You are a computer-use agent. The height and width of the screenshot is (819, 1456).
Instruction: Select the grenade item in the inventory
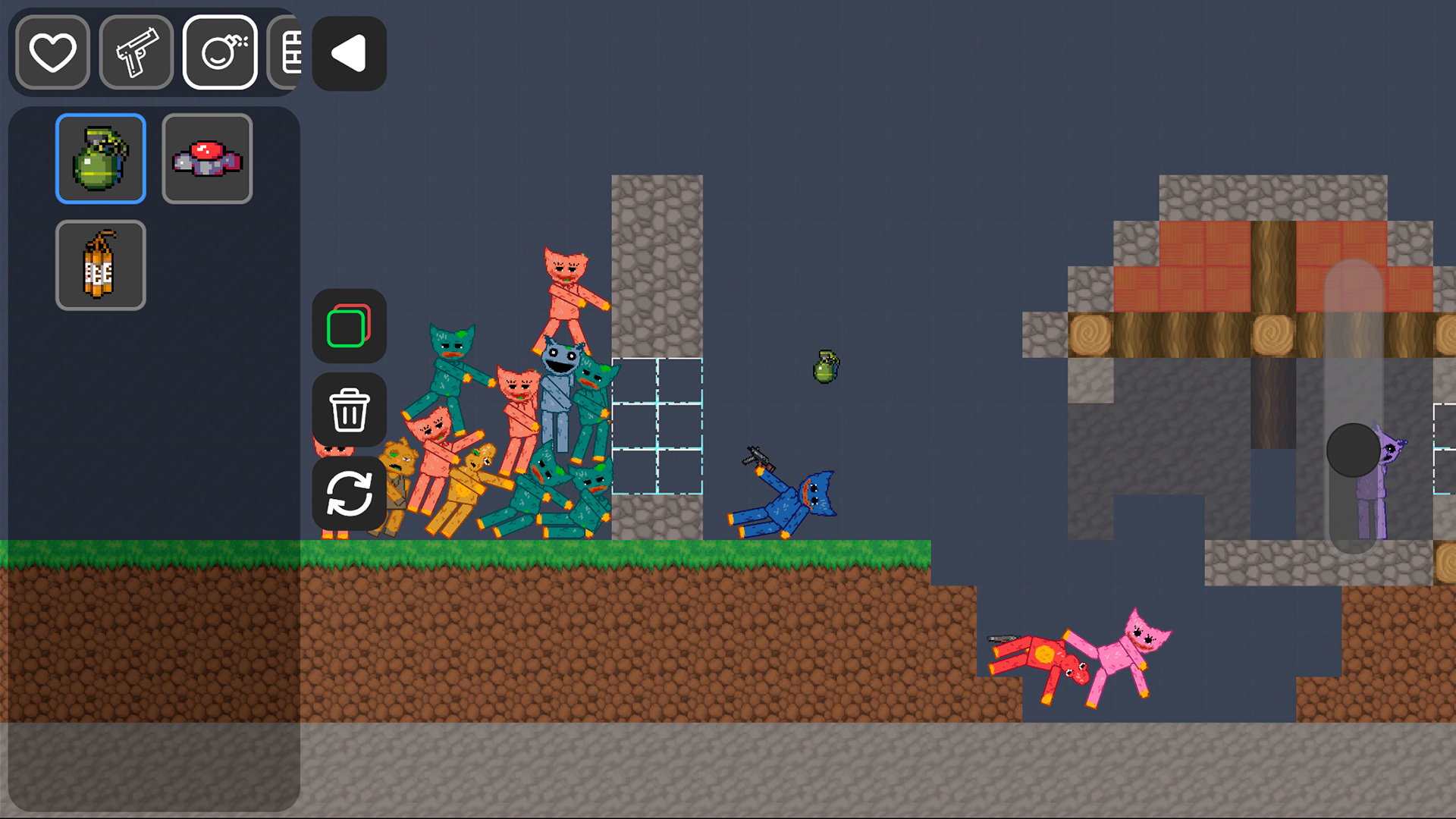pyautogui.click(x=100, y=158)
